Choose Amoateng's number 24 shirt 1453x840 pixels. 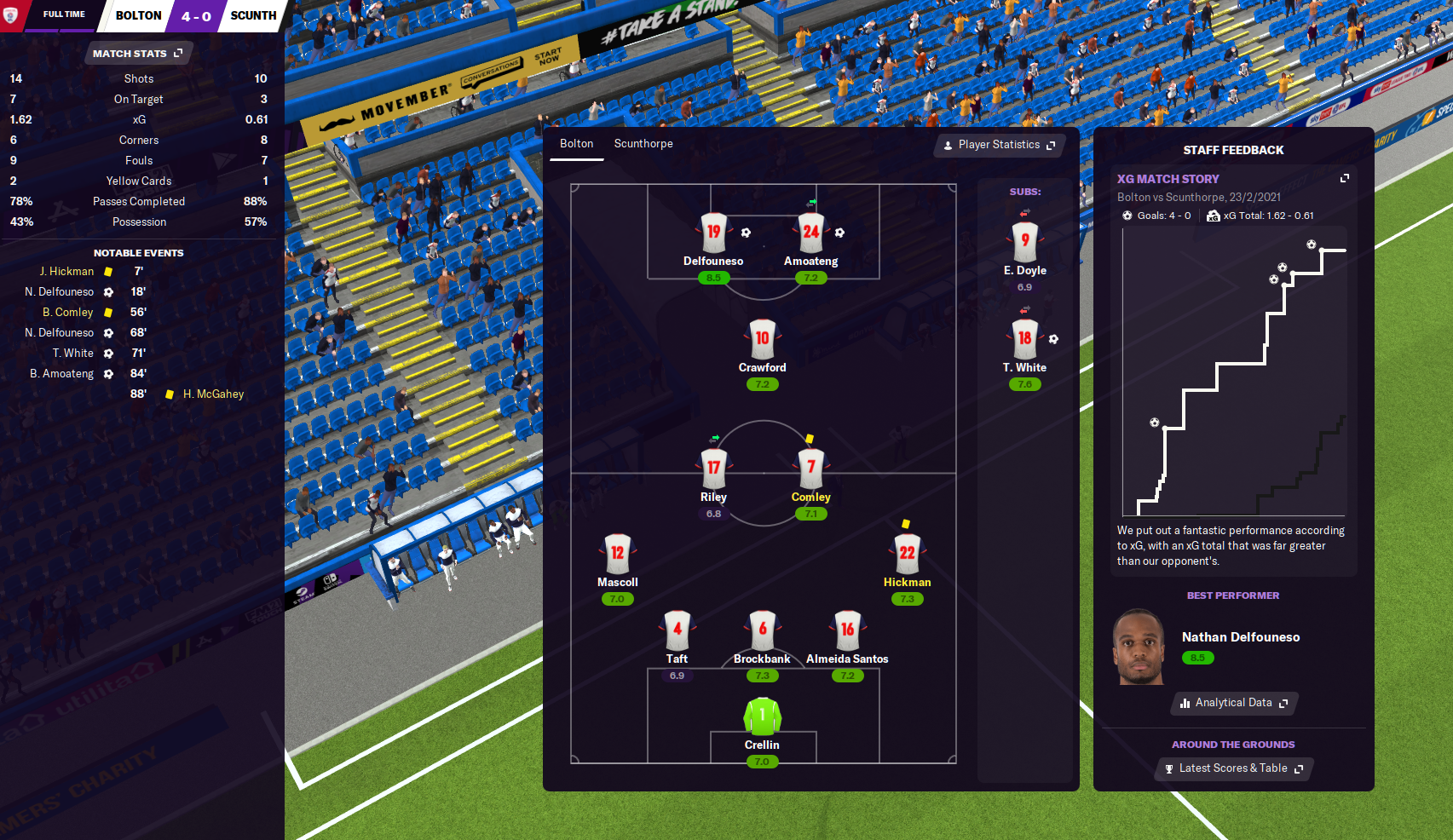(x=810, y=232)
